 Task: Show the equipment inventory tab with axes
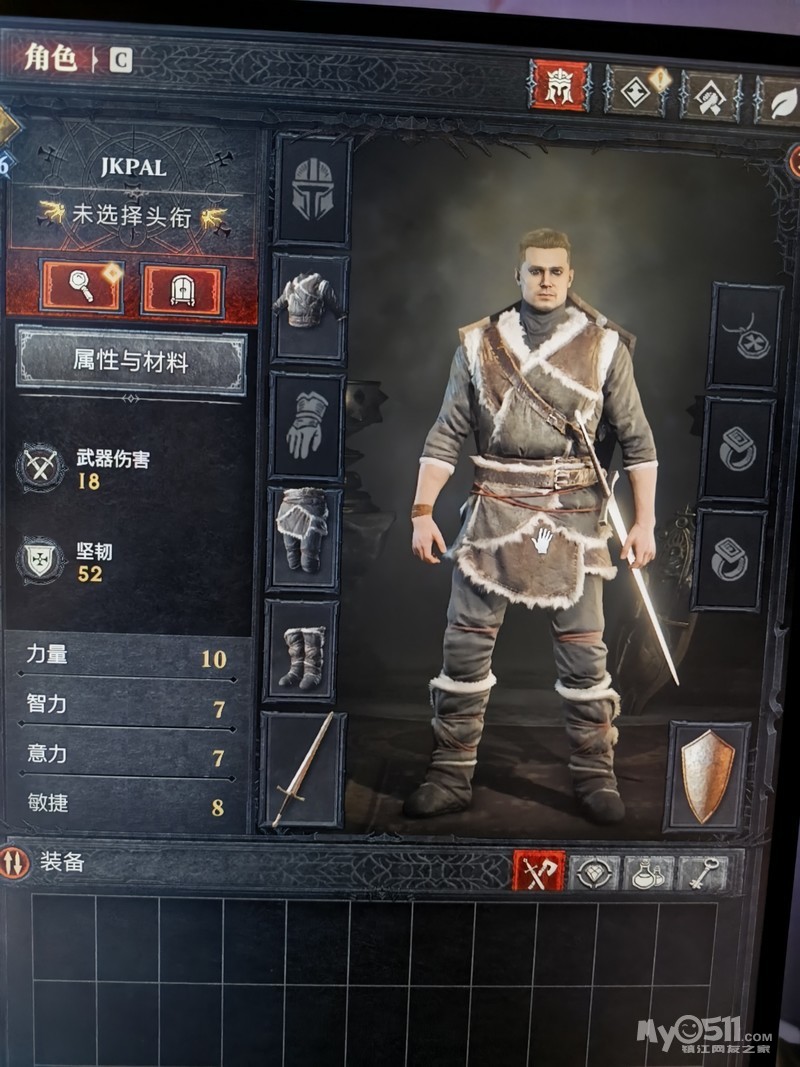pyautogui.click(x=538, y=872)
